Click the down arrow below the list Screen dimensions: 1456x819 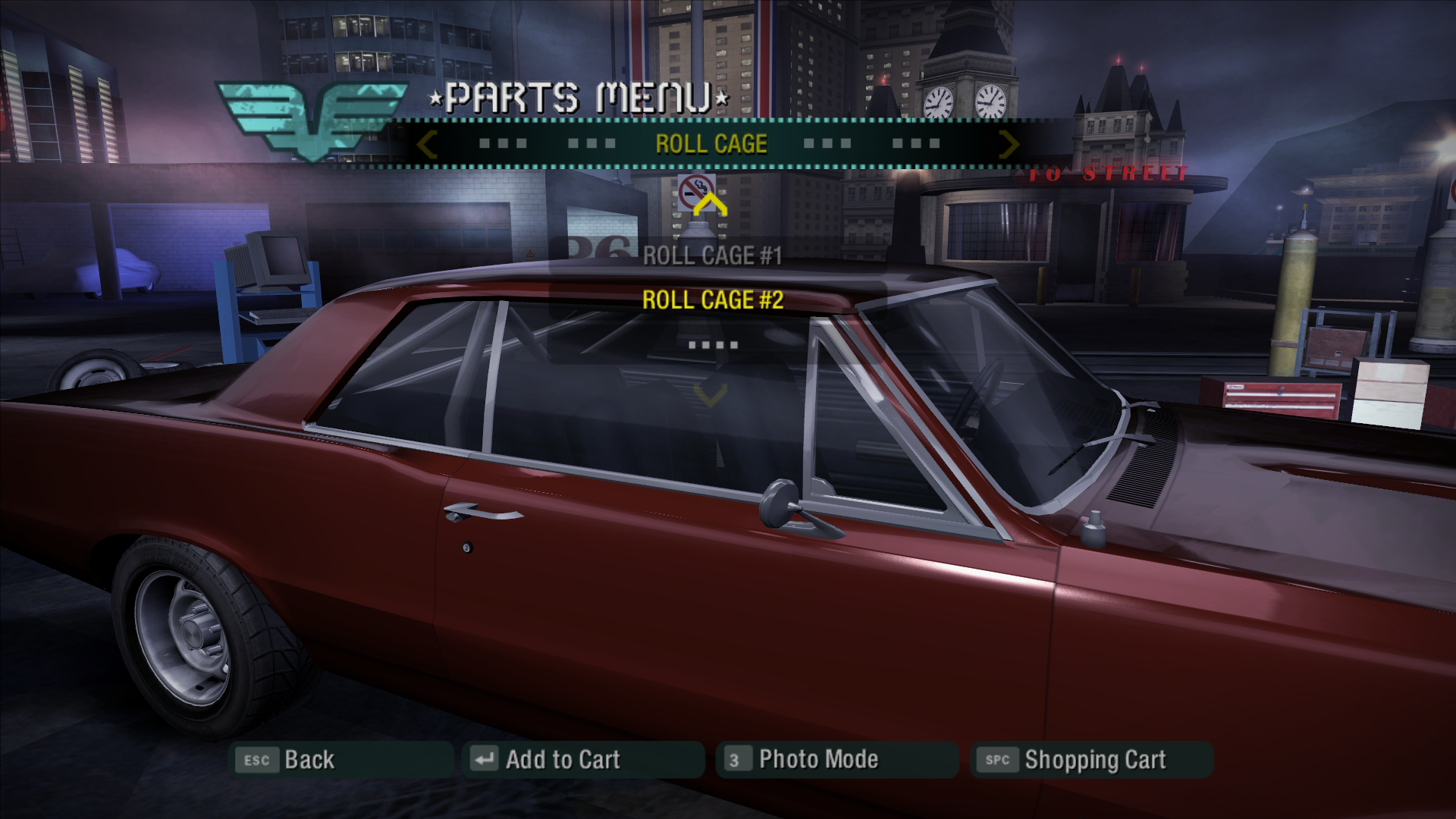coord(710,394)
